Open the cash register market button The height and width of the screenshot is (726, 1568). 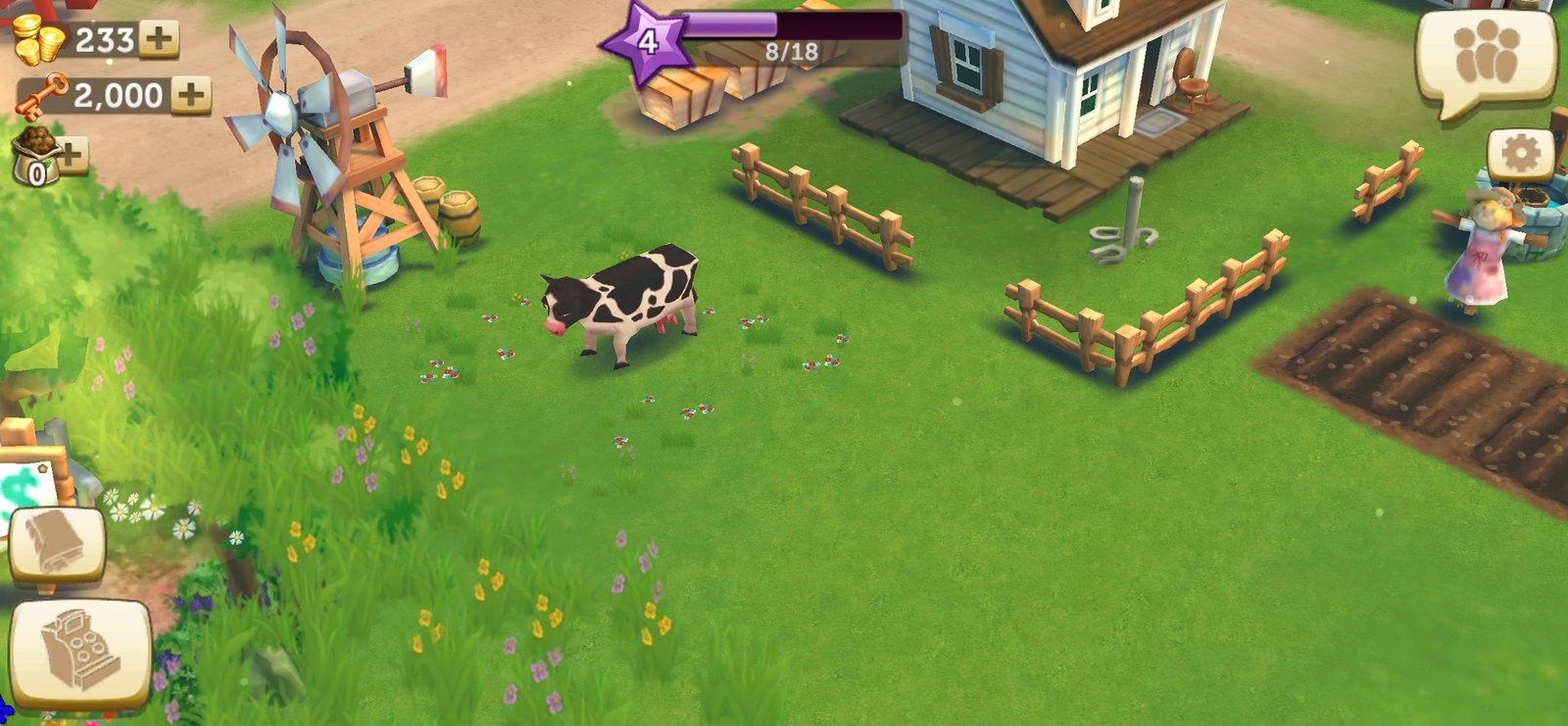click(x=80, y=652)
